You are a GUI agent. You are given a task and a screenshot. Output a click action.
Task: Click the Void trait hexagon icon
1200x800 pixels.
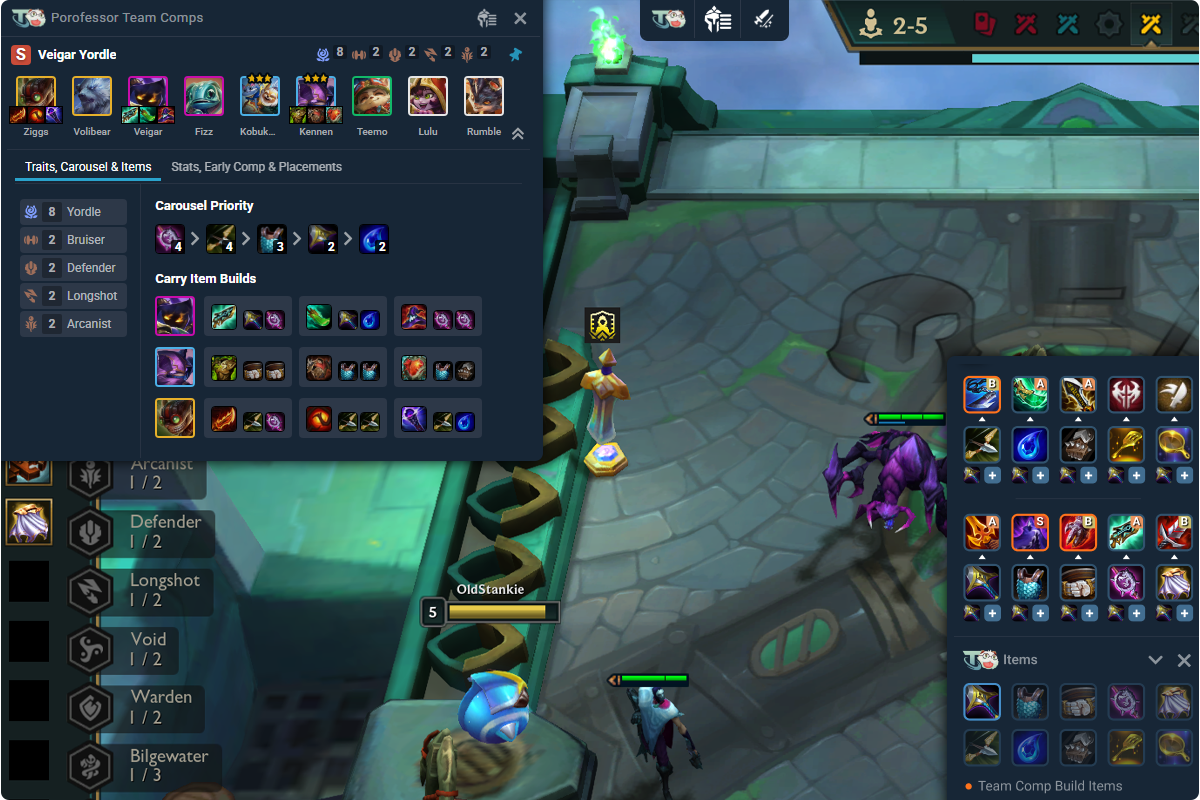coord(90,649)
